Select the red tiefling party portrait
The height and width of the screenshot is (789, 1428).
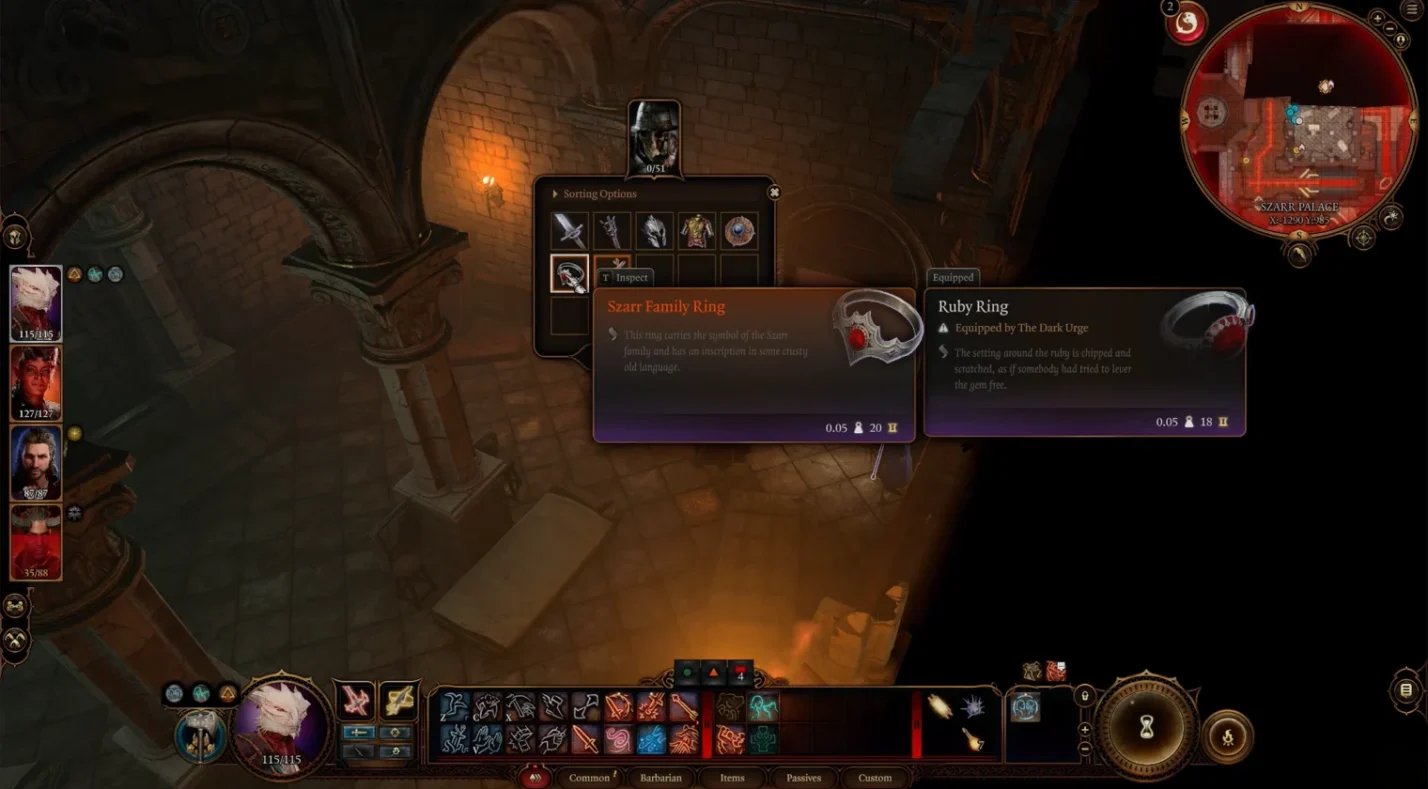(x=36, y=384)
